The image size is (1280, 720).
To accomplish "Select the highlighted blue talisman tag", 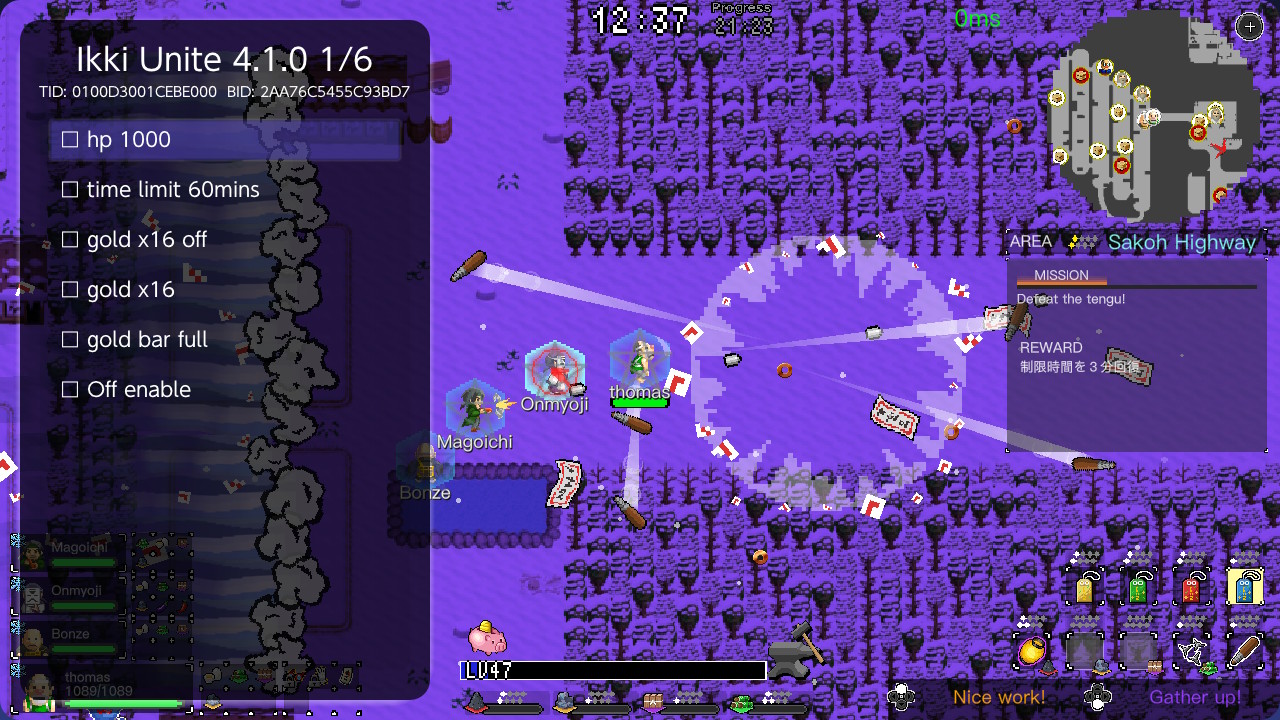I will 1243,588.
